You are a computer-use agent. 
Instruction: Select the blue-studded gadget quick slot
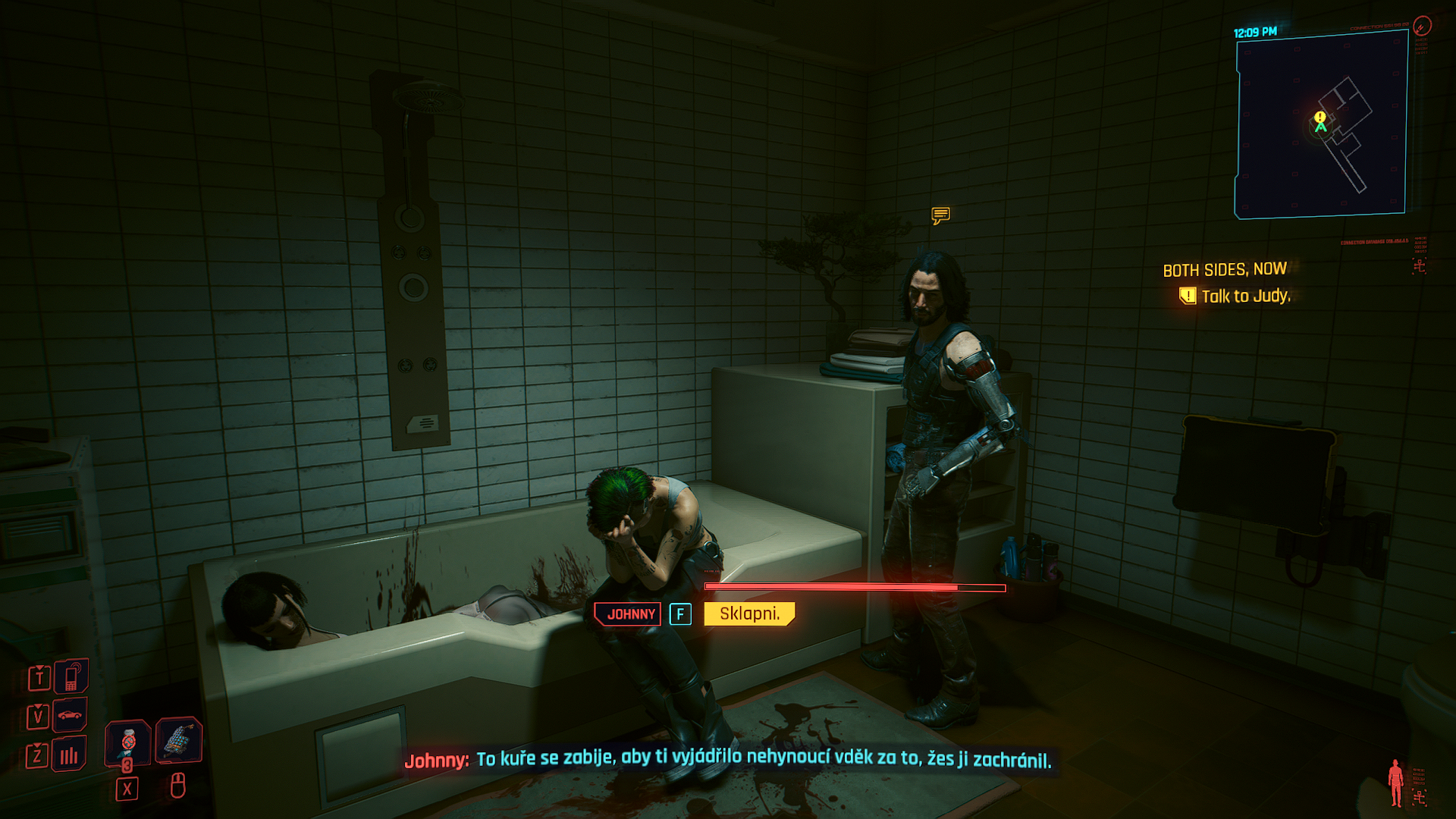click(x=179, y=739)
